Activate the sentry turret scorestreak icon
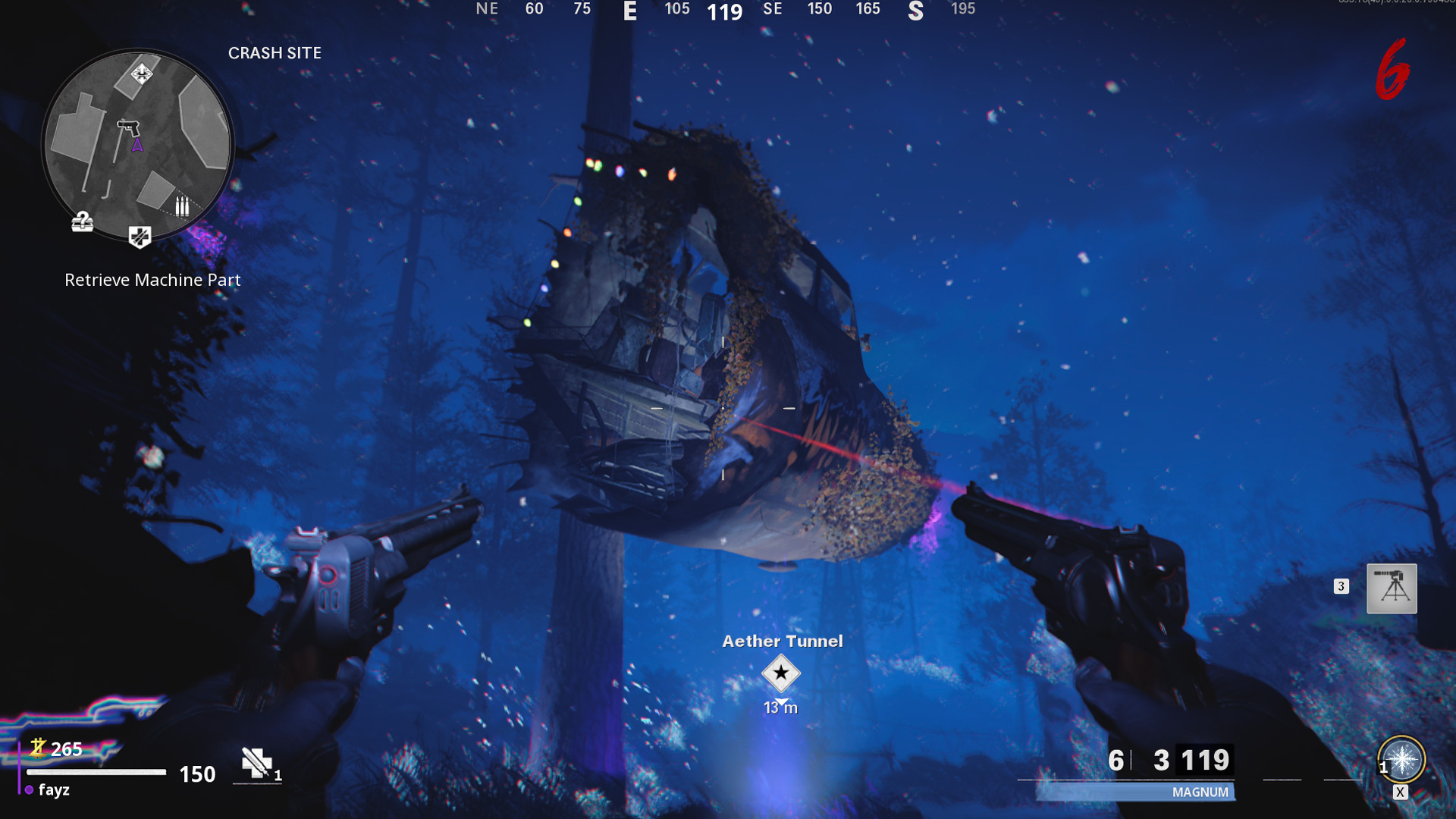 click(x=1391, y=588)
